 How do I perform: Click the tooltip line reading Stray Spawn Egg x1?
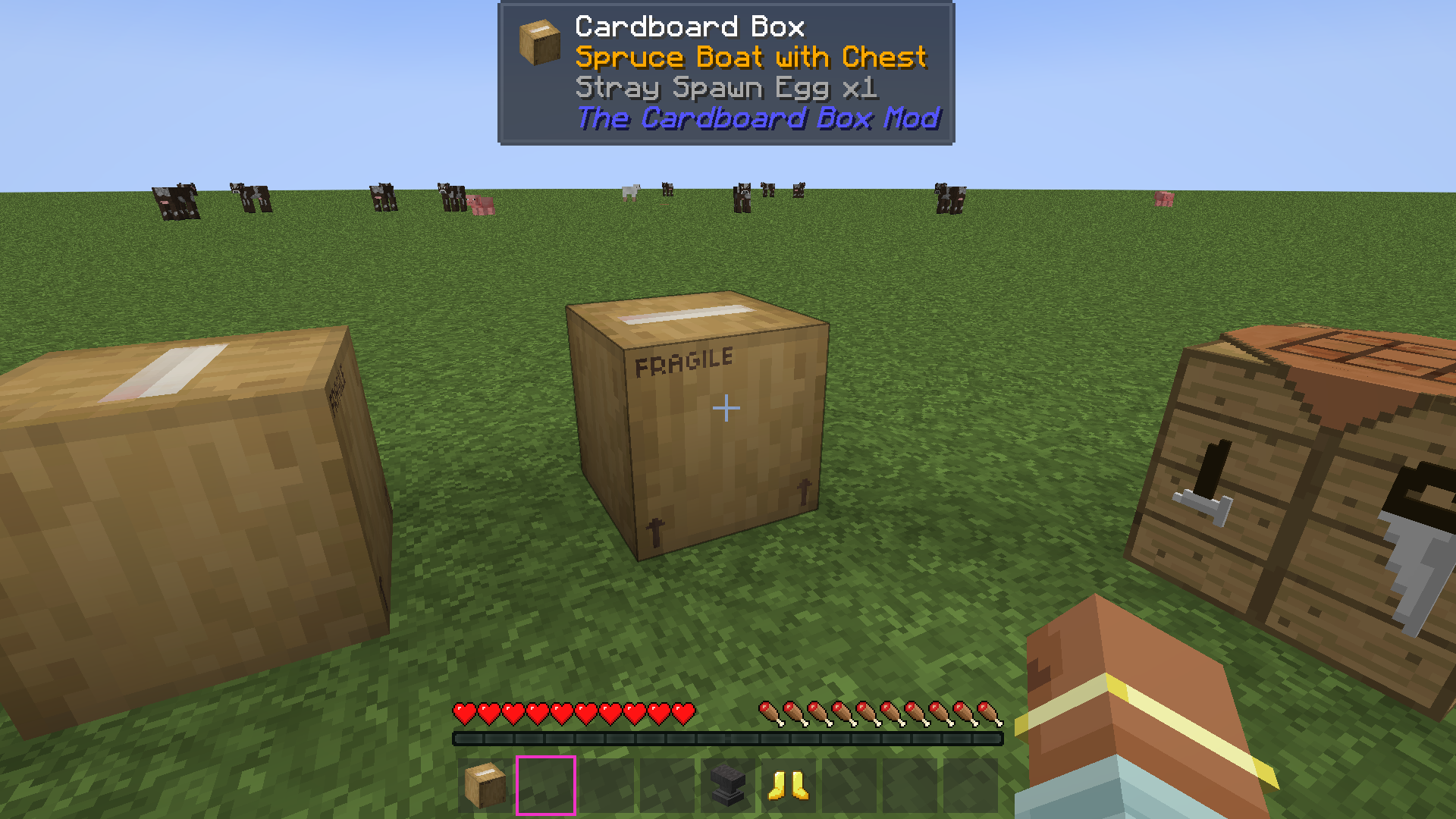click(x=726, y=88)
